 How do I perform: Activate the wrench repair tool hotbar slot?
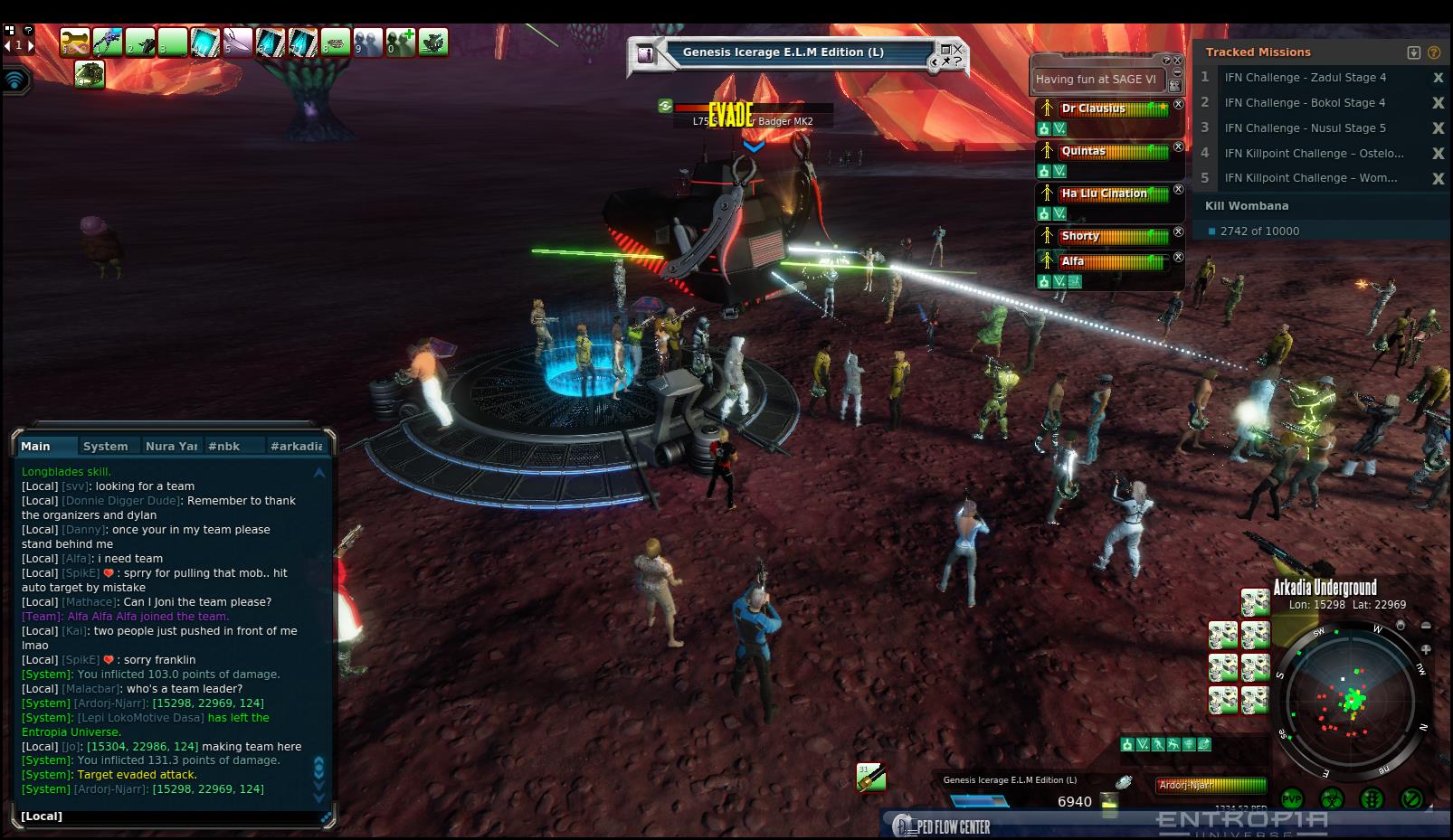(x=75, y=42)
